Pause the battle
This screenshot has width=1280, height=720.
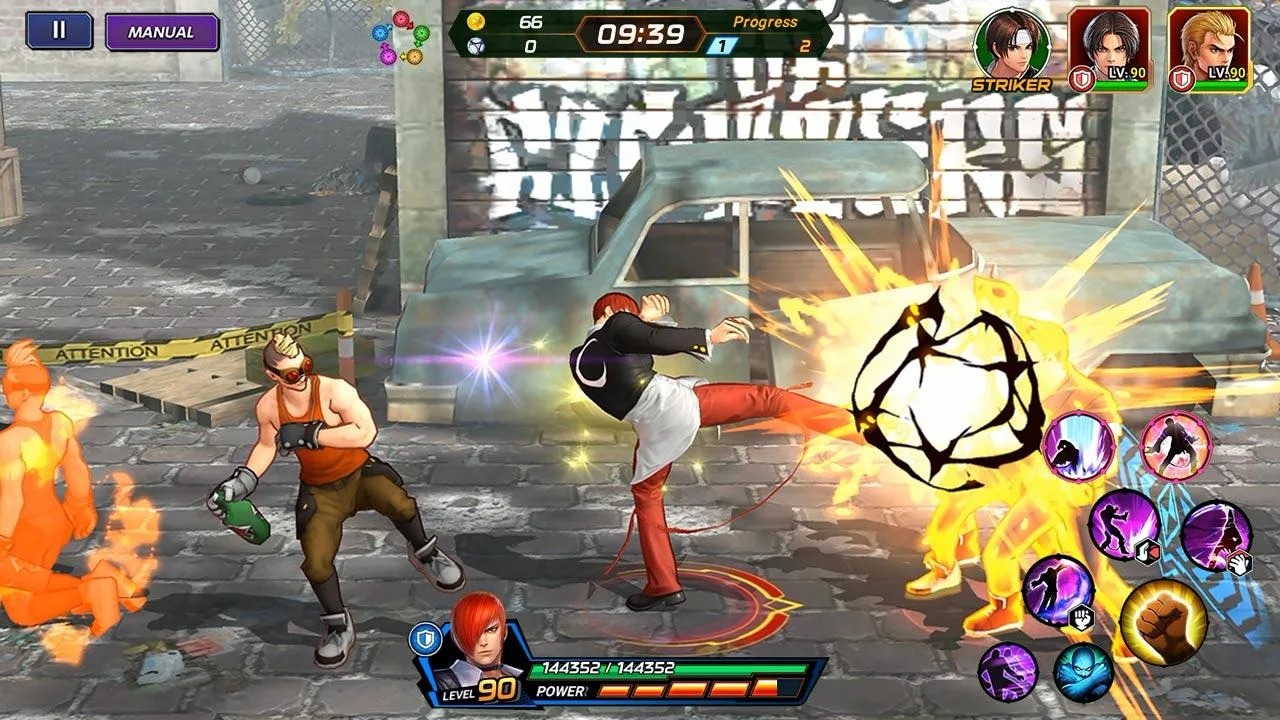[59, 30]
